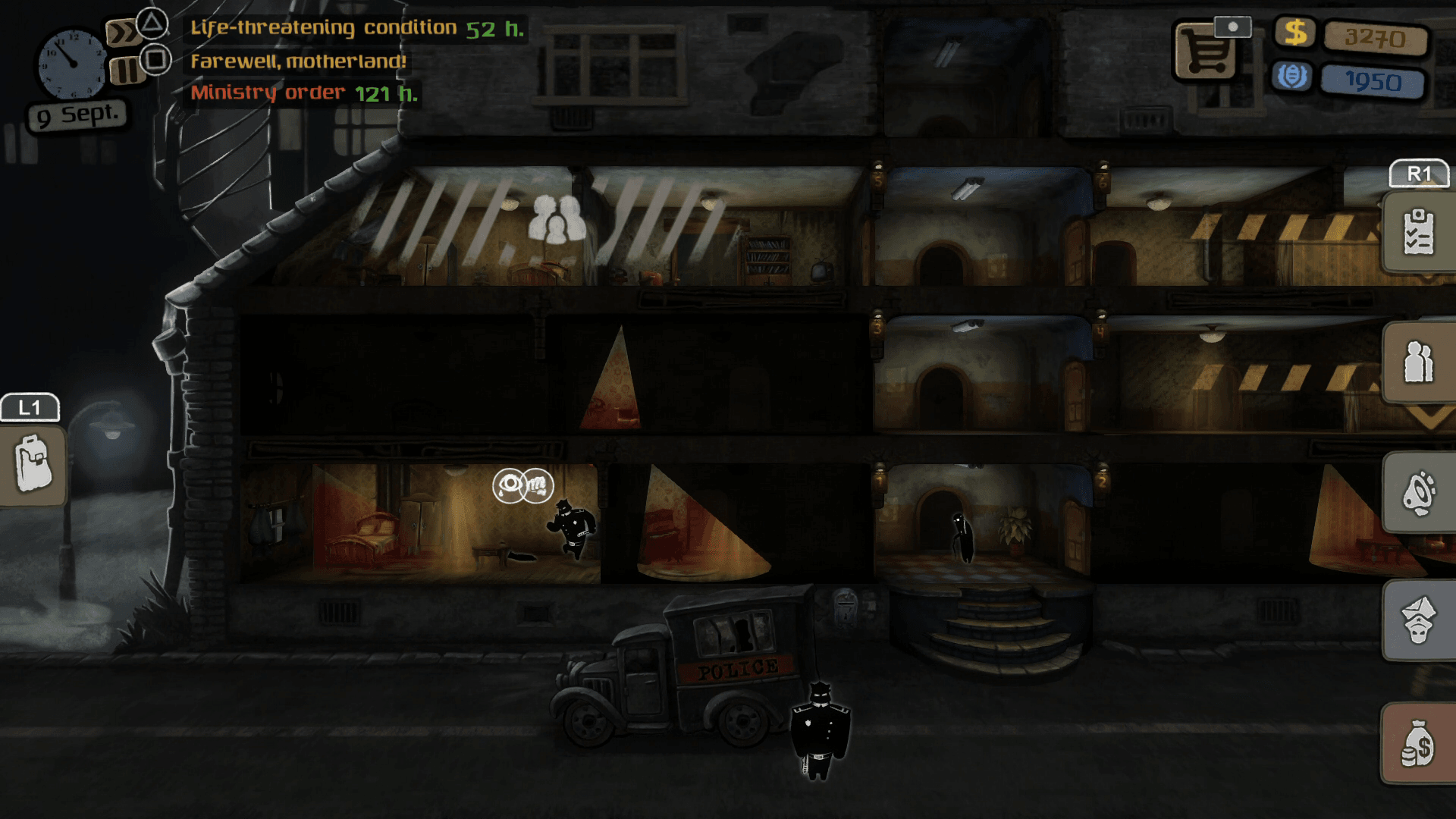Toggle the fast-forward time arrows
Viewport: 1456px width, 819px height.
click(x=121, y=33)
